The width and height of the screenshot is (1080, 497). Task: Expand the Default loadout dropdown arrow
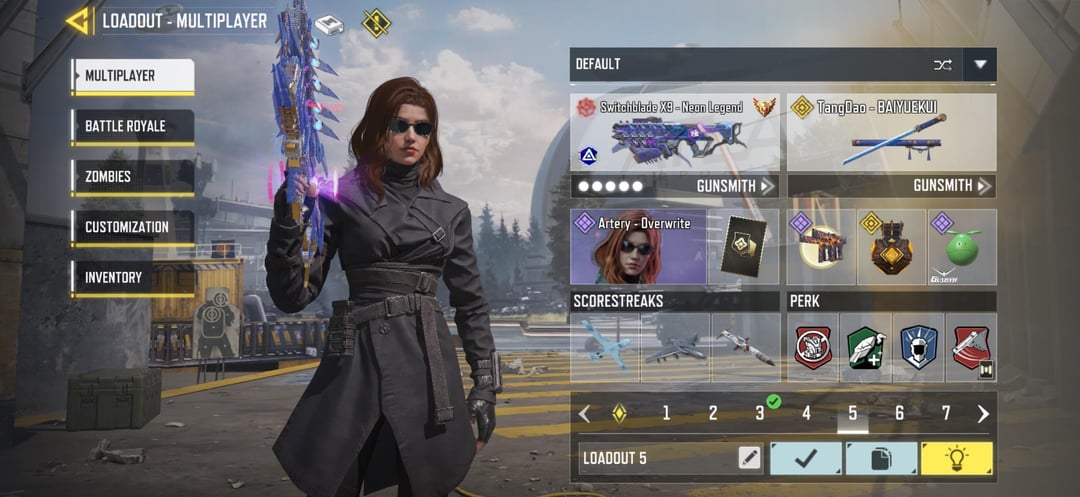980,65
